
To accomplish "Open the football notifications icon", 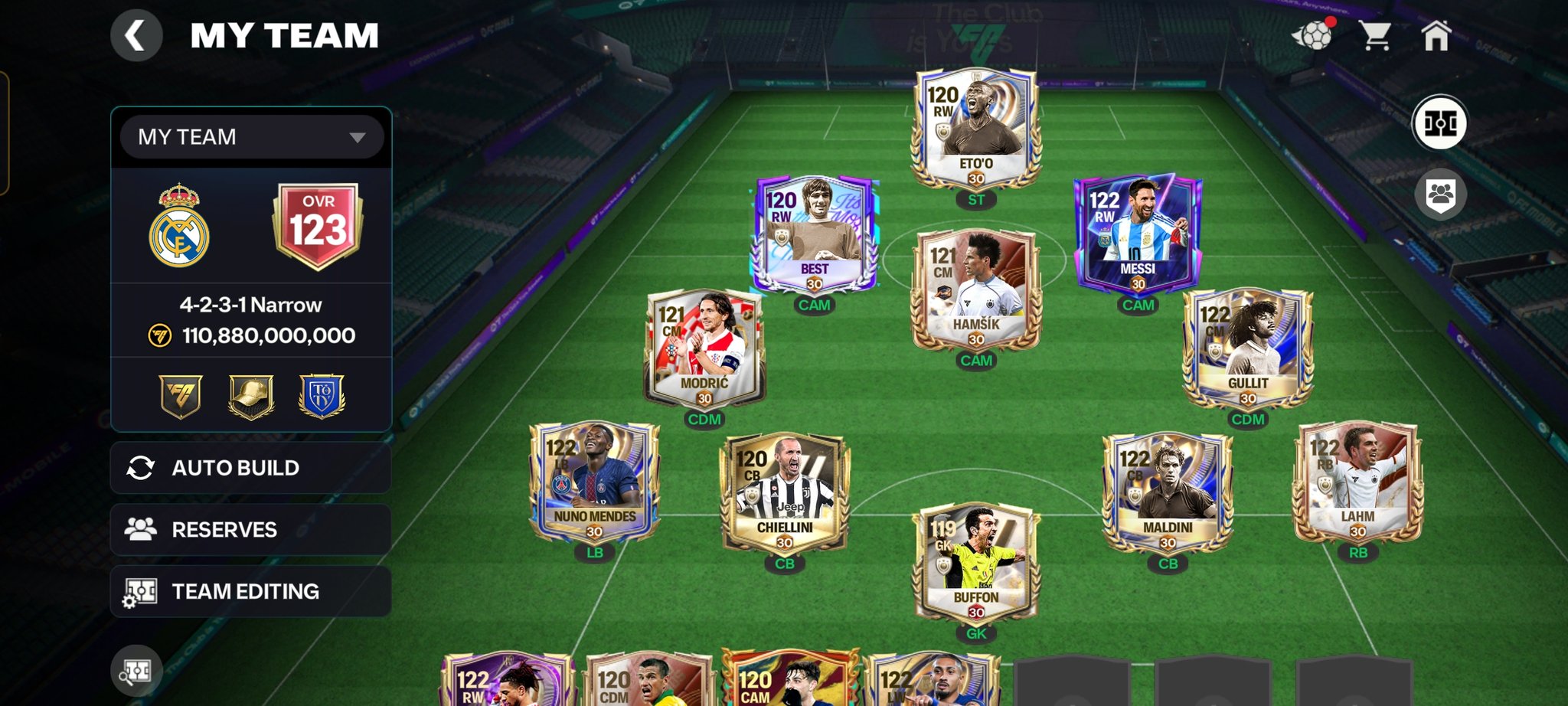I will click(x=1312, y=35).
